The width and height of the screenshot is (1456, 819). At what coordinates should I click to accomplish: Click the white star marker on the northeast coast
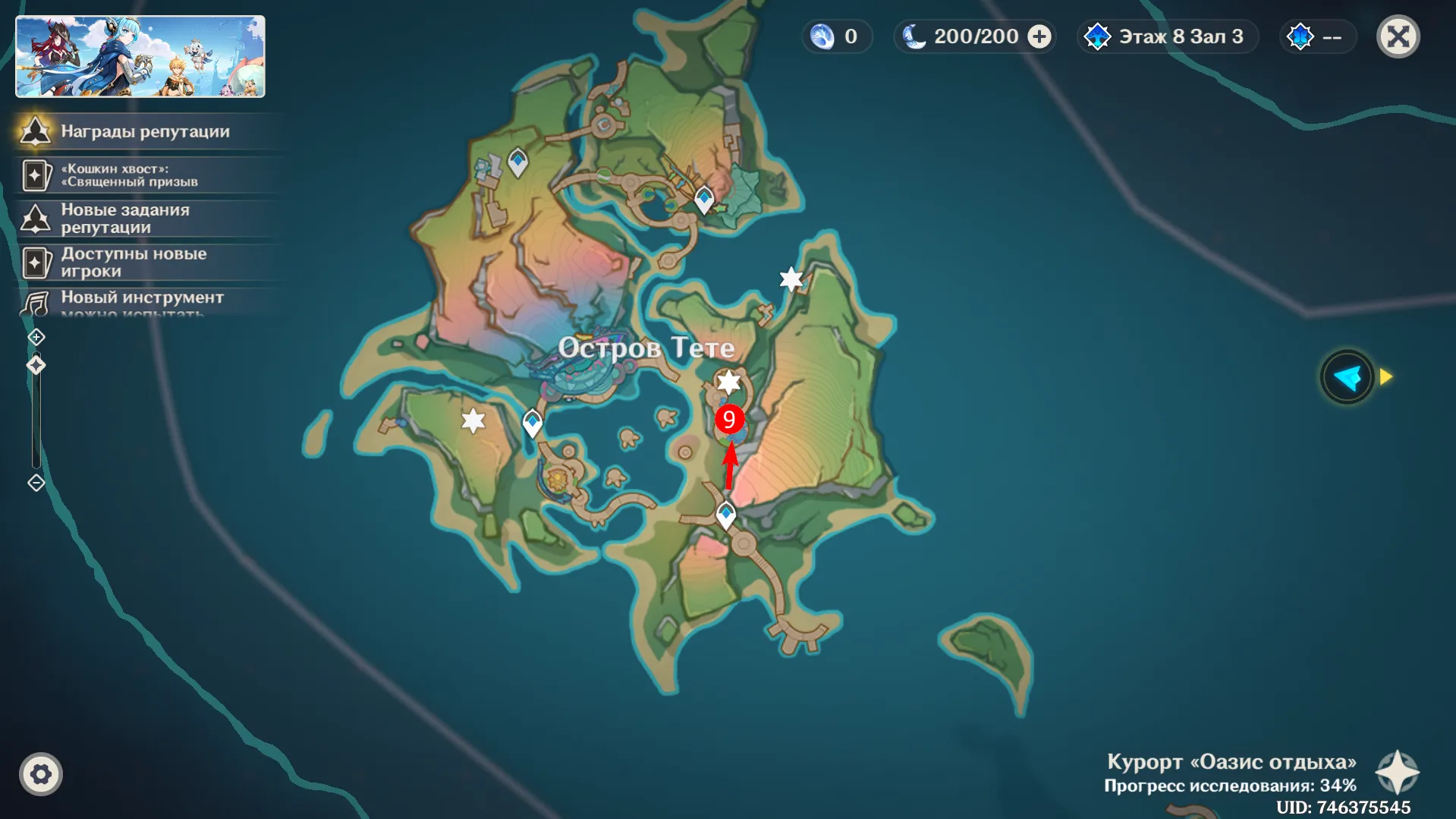(x=791, y=279)
